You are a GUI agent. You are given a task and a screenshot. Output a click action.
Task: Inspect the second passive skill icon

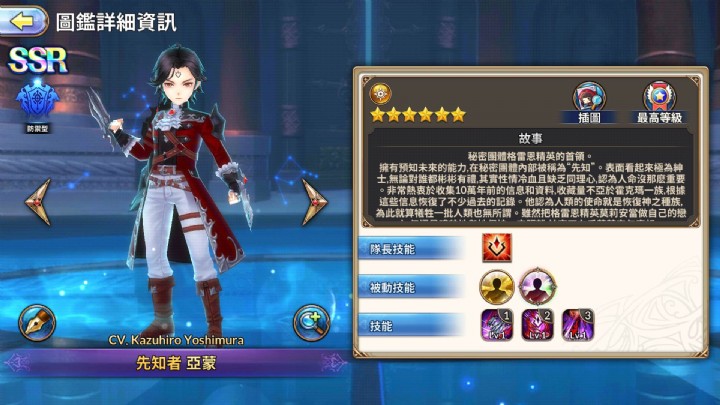coord(537,285)
